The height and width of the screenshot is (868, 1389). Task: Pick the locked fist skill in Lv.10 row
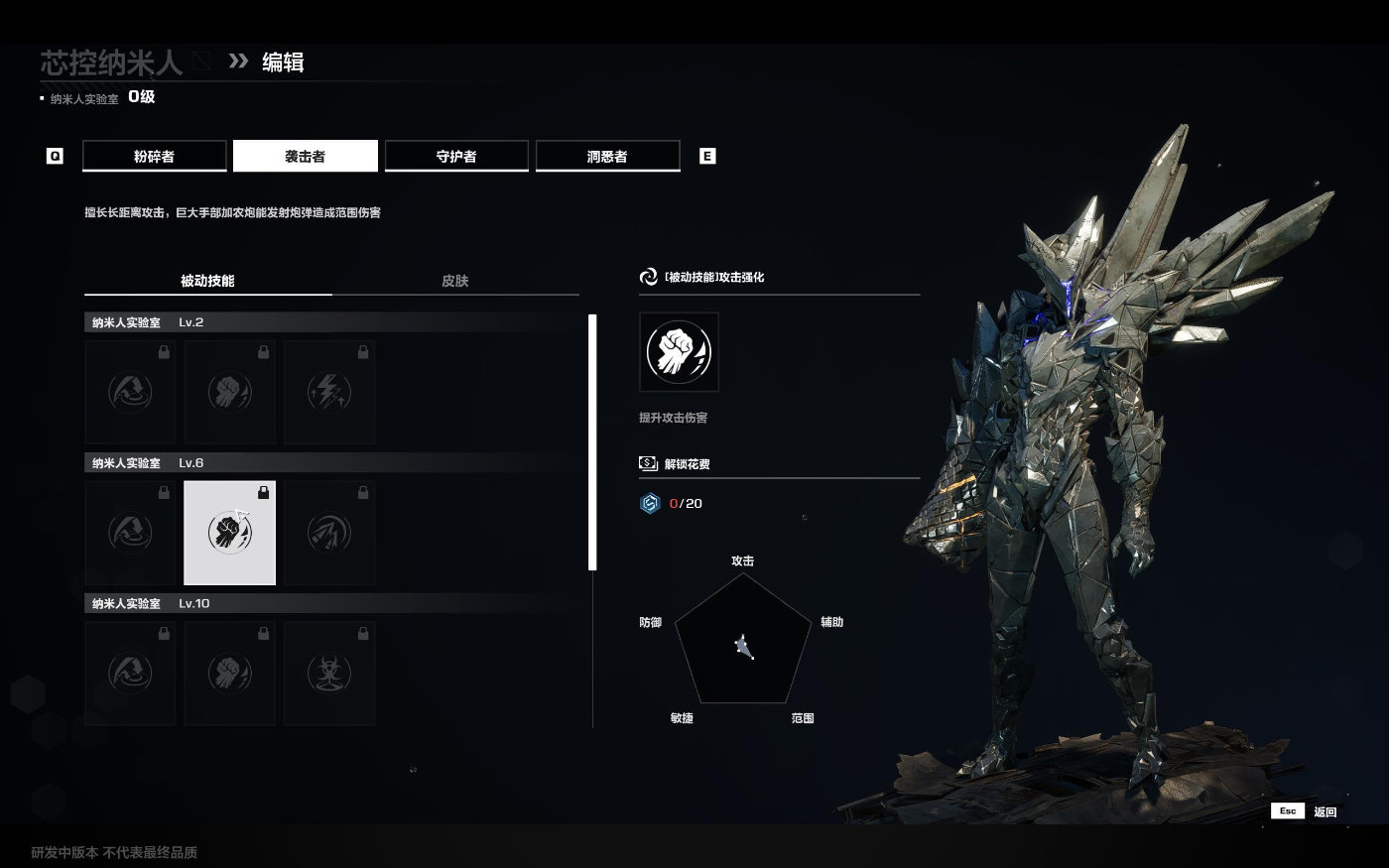click(x=230, y=674)
